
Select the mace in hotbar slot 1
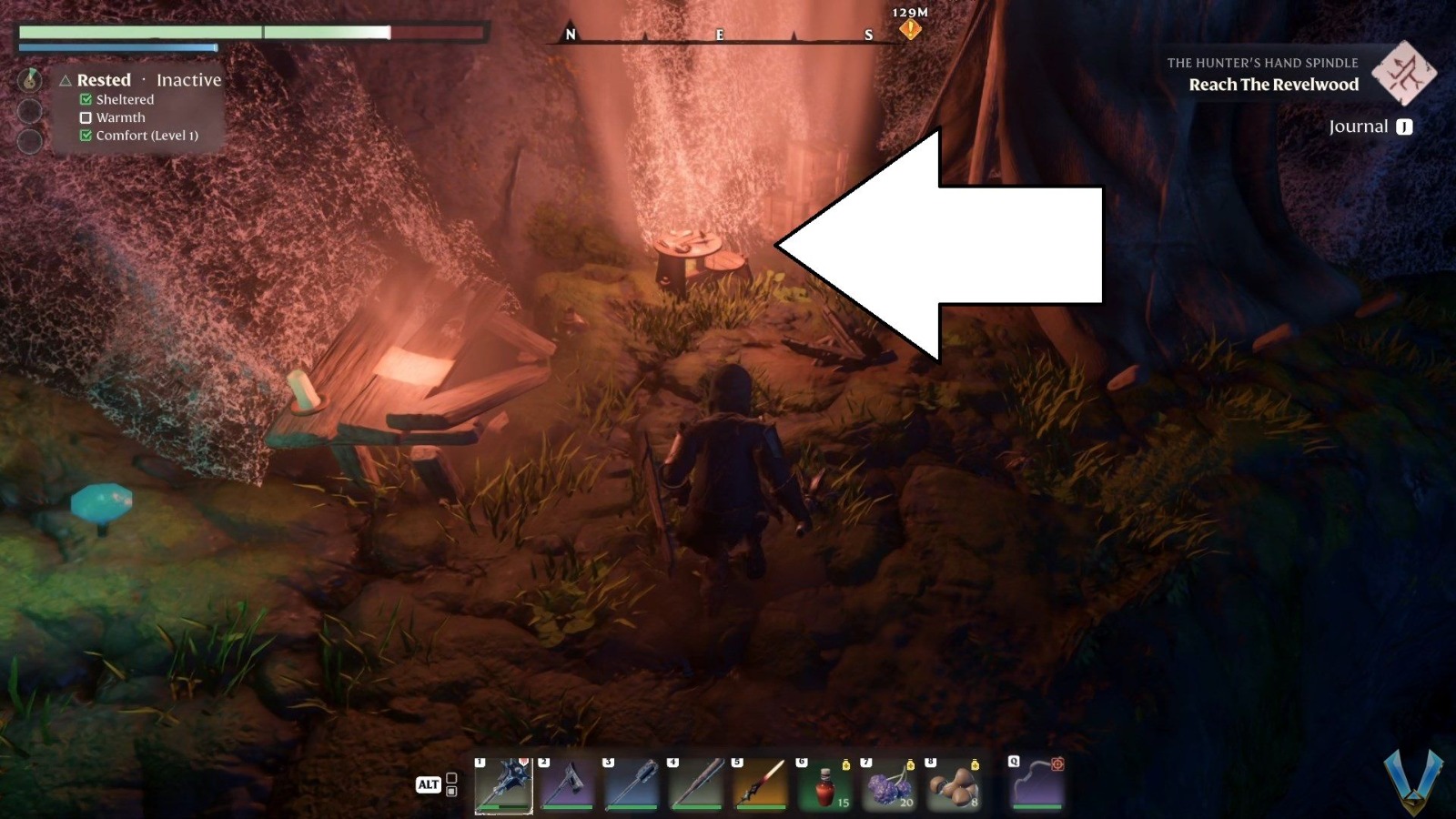coord(506,783)
